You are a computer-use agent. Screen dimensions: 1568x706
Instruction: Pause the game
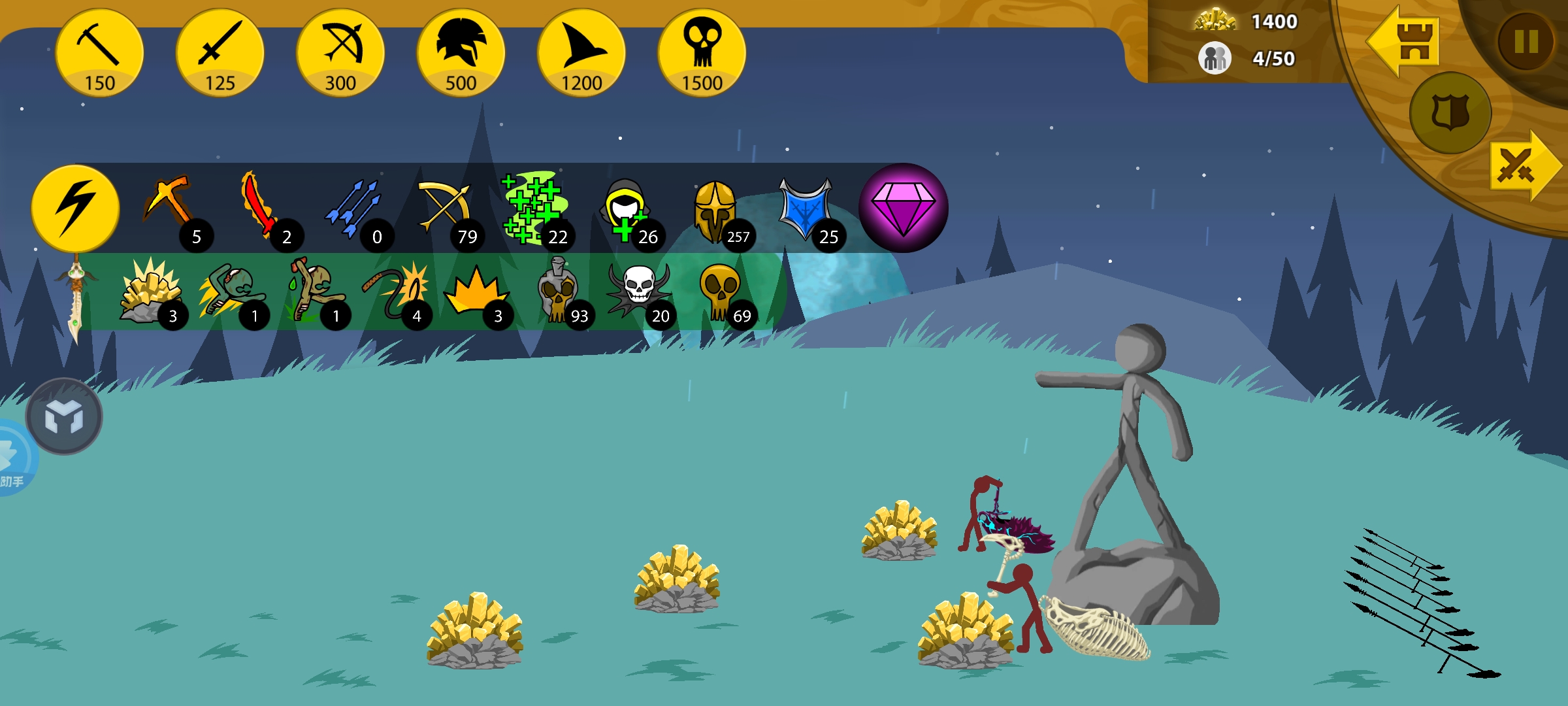(1526, 42)
